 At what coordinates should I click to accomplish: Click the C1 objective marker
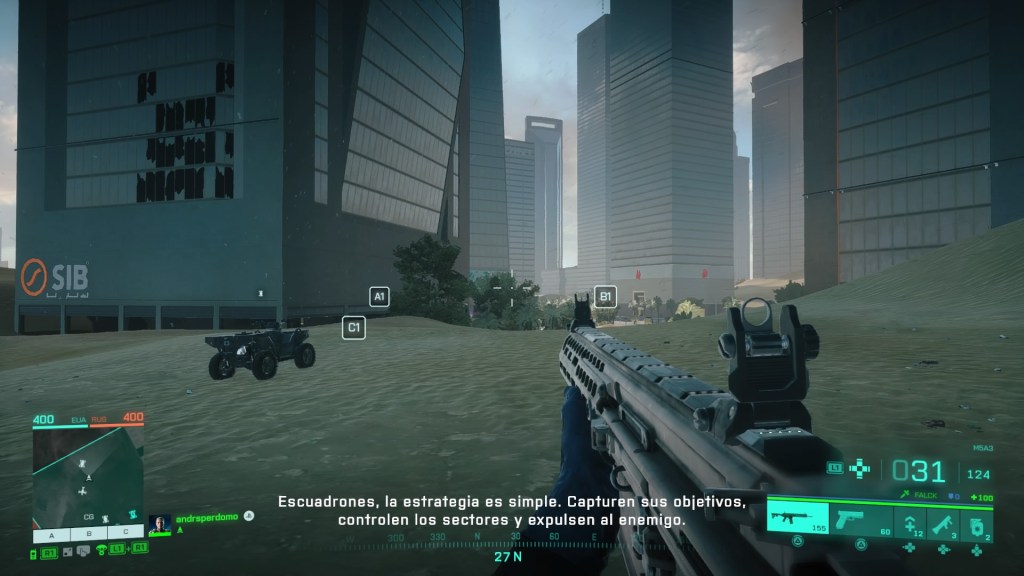tap(353, 327)
